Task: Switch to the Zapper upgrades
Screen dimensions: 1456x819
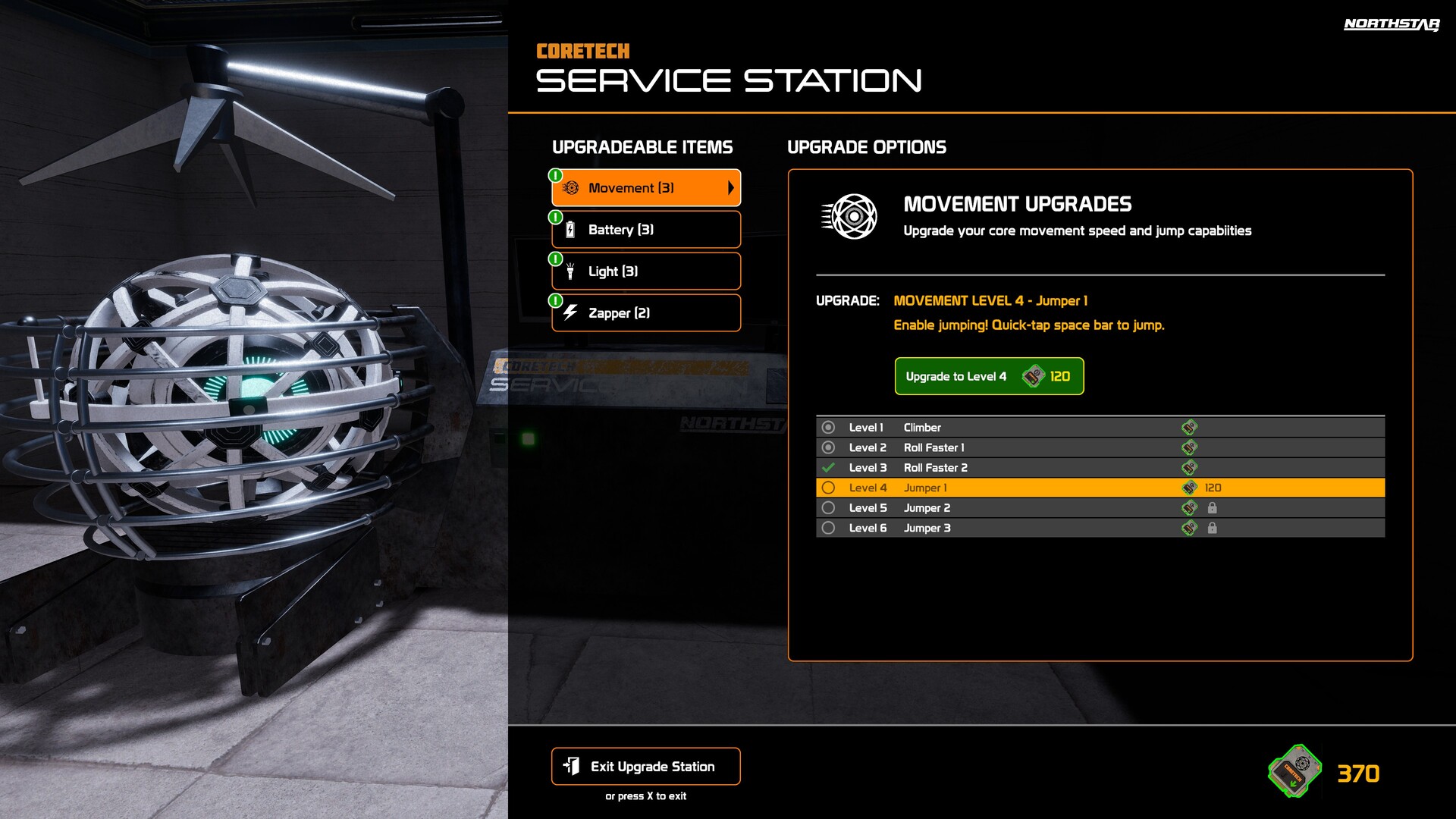Action: click(646, 313)
